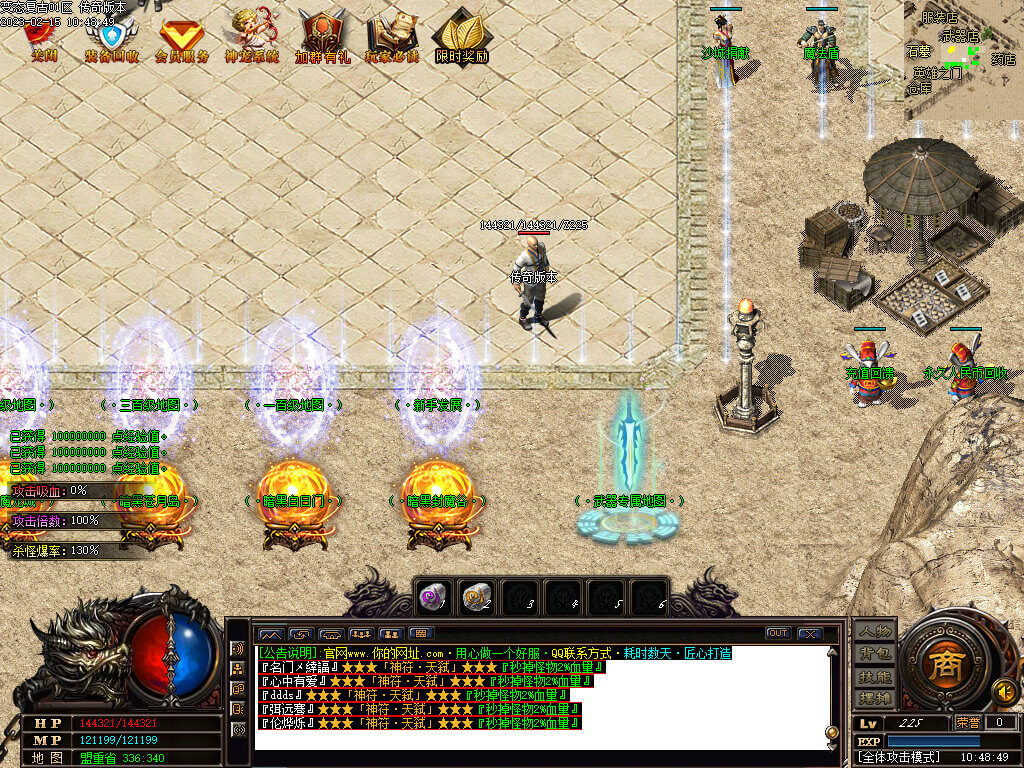
Task: Open the 人物 character panel
Action: [x=873, y=630]
